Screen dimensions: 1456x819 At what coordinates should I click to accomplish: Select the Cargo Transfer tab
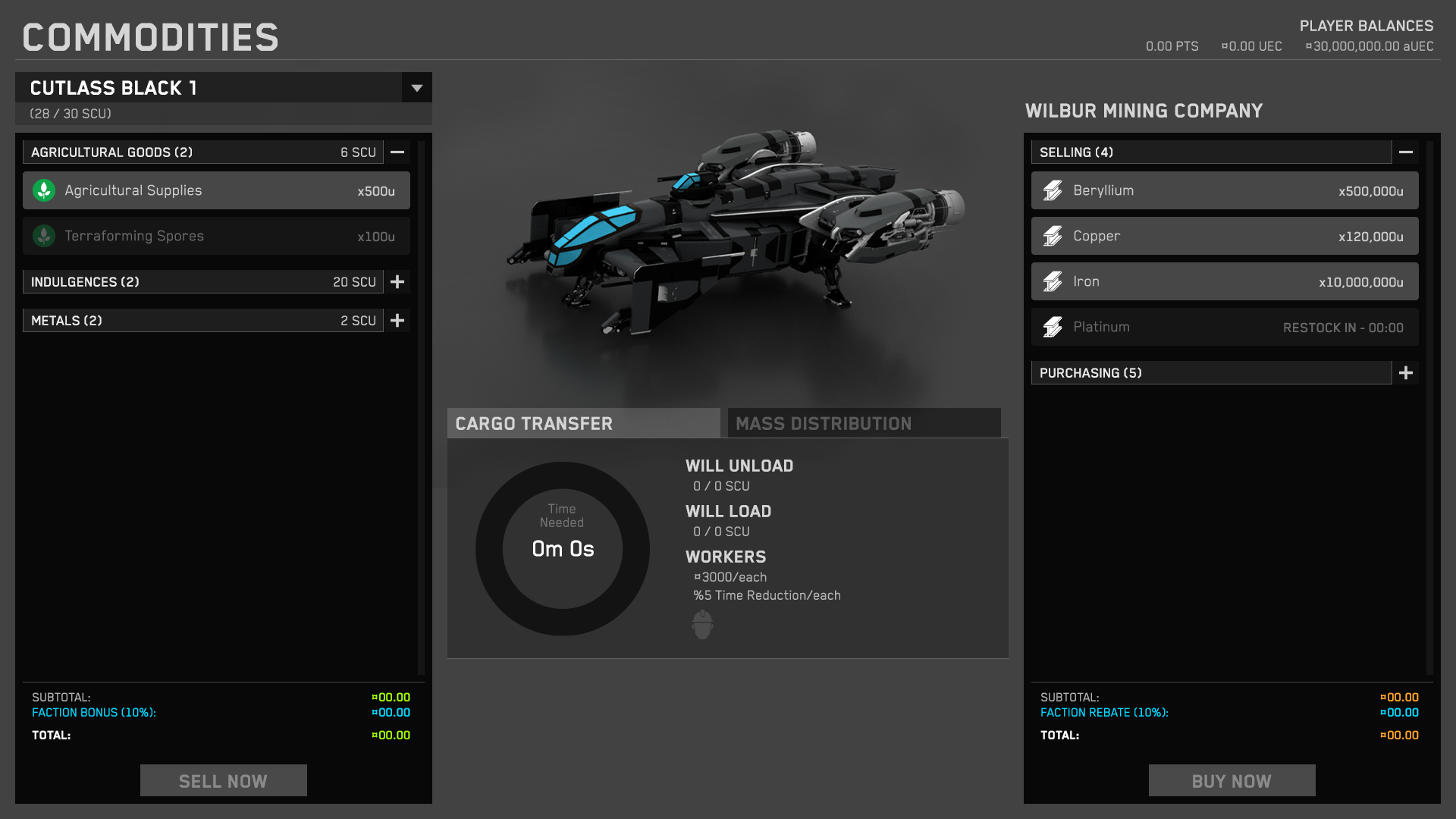583,423
